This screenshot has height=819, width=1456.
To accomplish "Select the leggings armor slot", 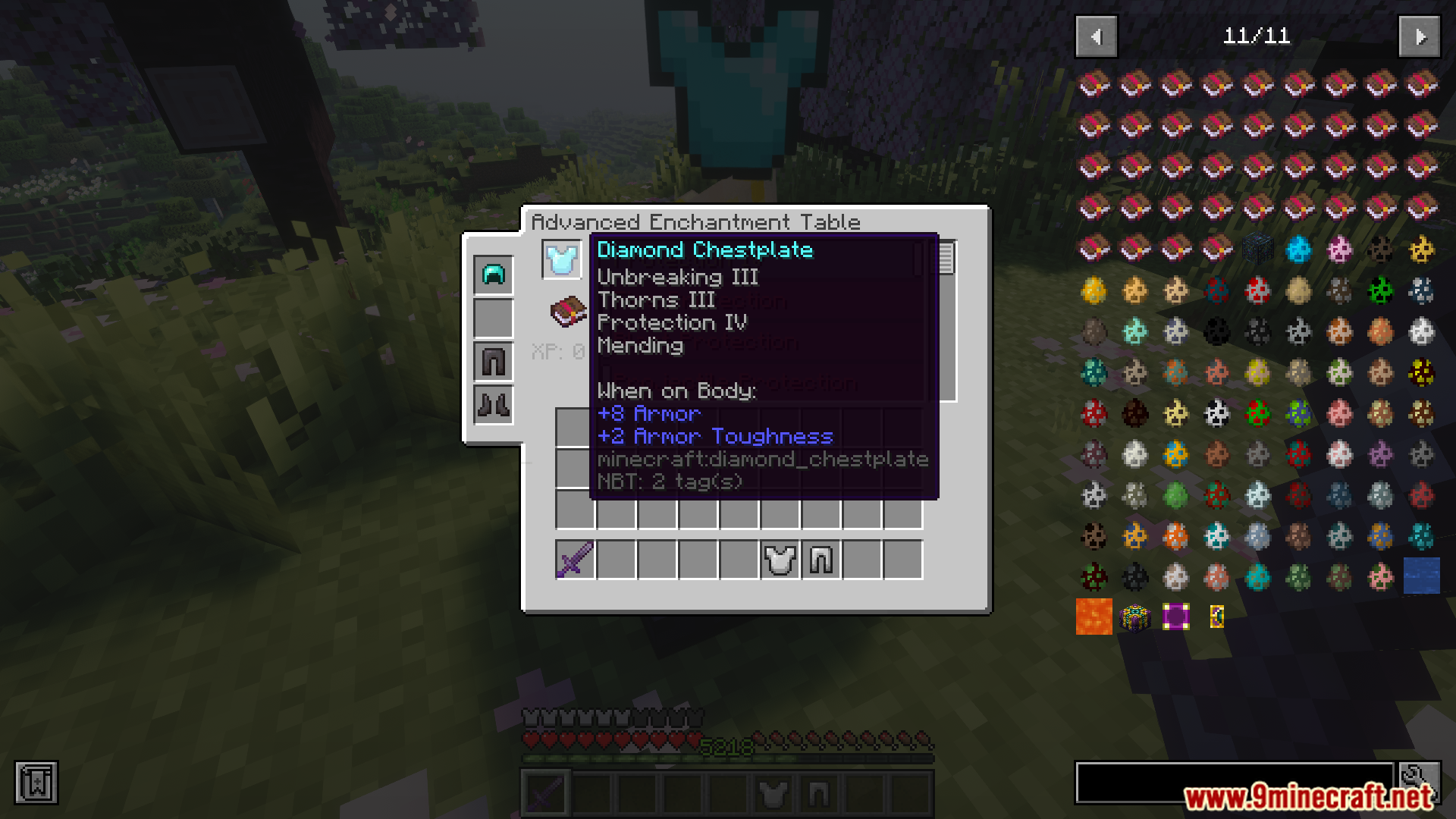I will pyautogui.click(x=492, y=360).
